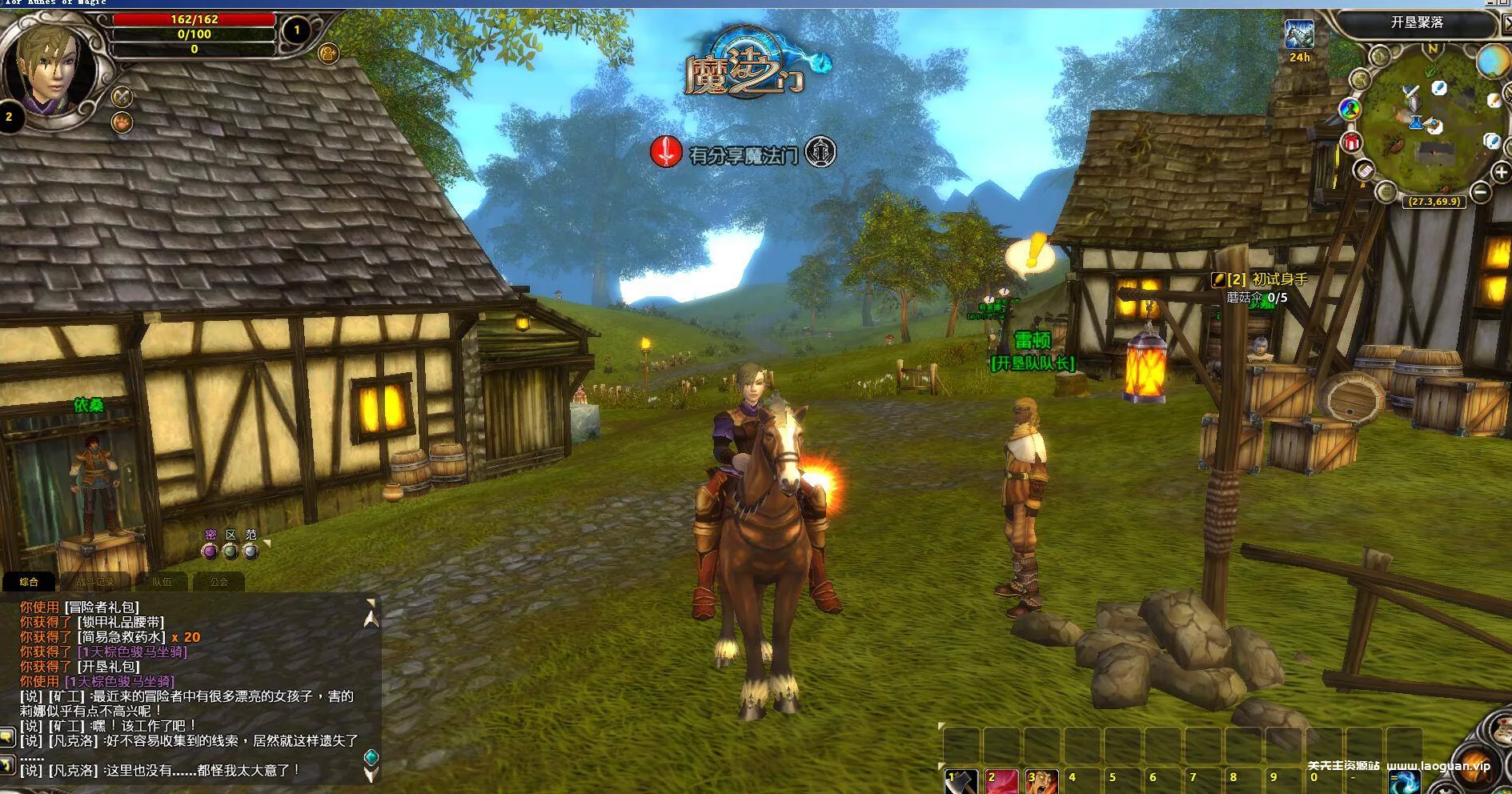Open the notepad icon beside the minimap
The image size is (1512, 794).
coord(1364,170)
